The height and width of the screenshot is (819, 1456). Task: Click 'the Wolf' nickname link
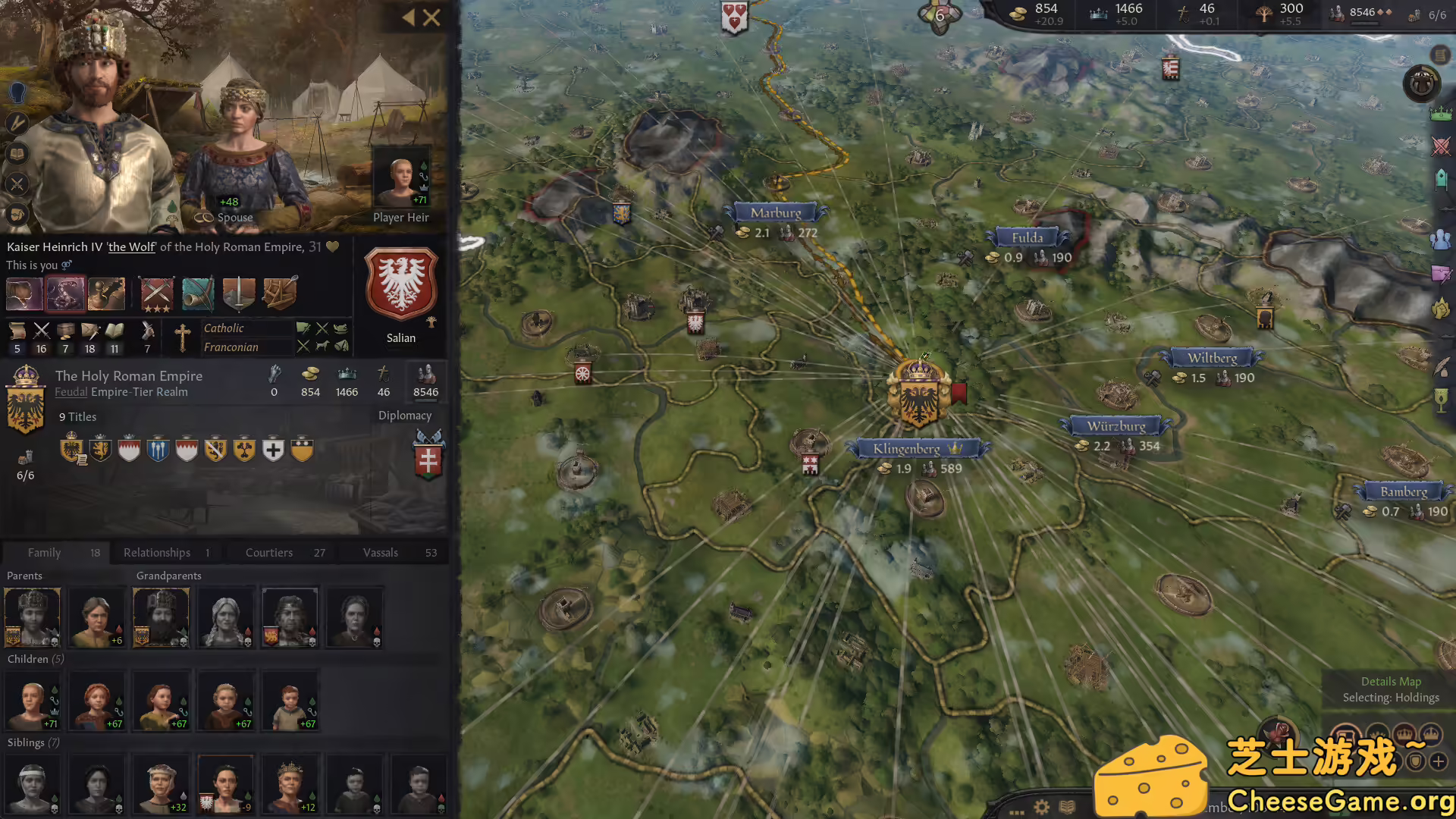131,247
